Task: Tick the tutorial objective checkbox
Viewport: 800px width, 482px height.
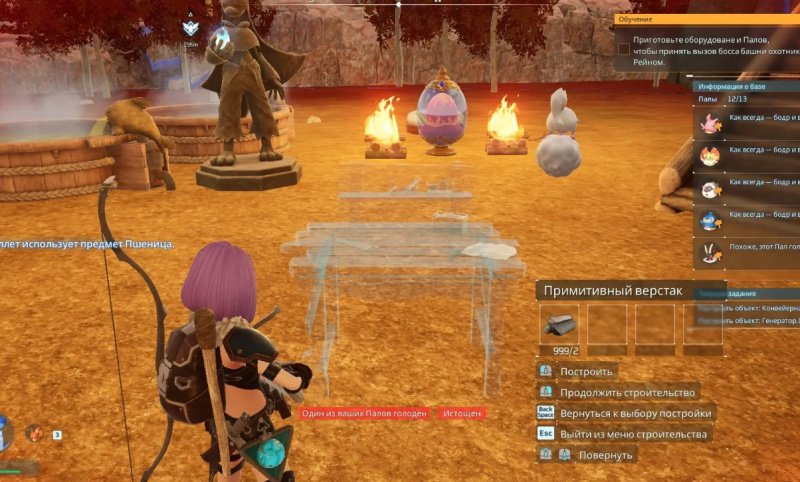Action: coord(623,48)
